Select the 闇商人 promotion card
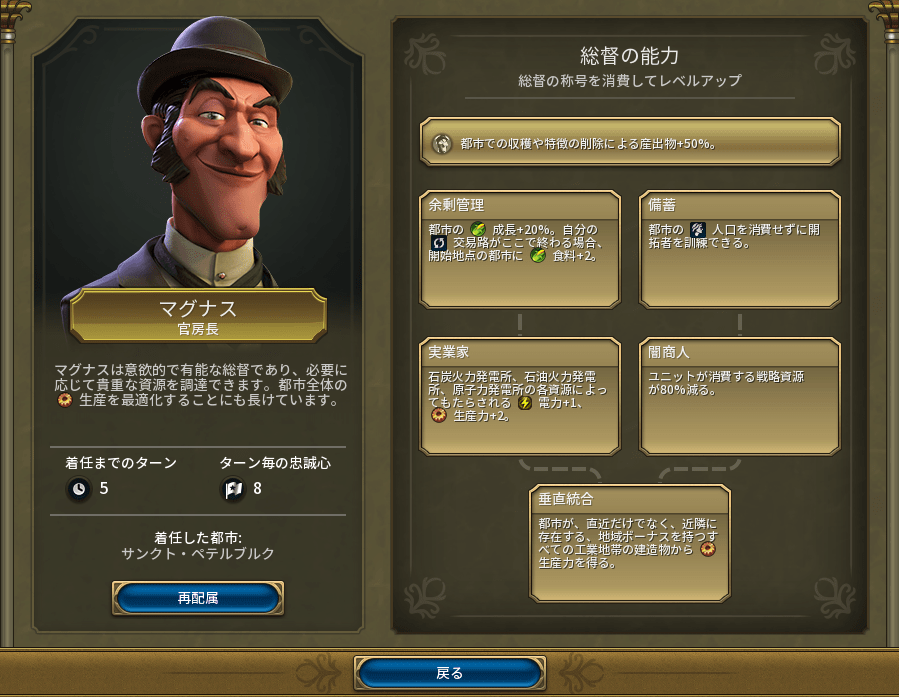 click(739, 397)
